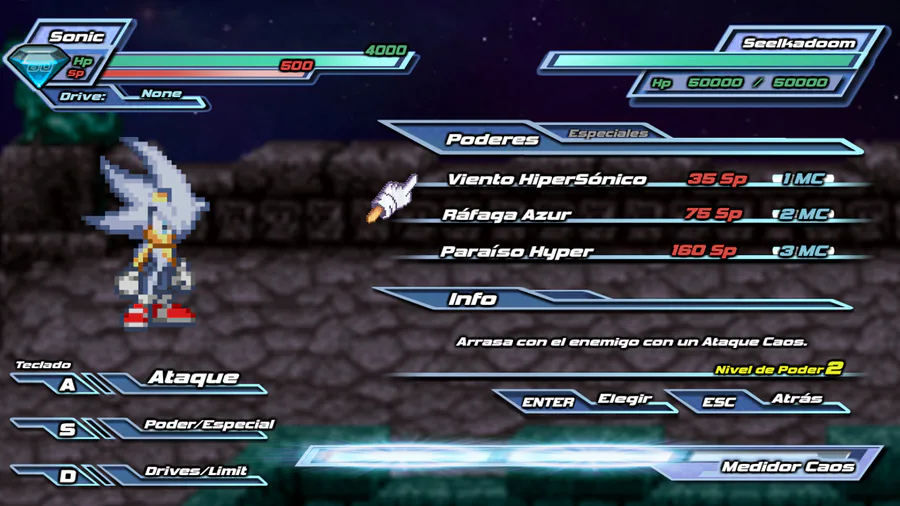900x506 pixels.
Task: Select the Viento HiperSónico power
Action: click(x=546, y=180)
